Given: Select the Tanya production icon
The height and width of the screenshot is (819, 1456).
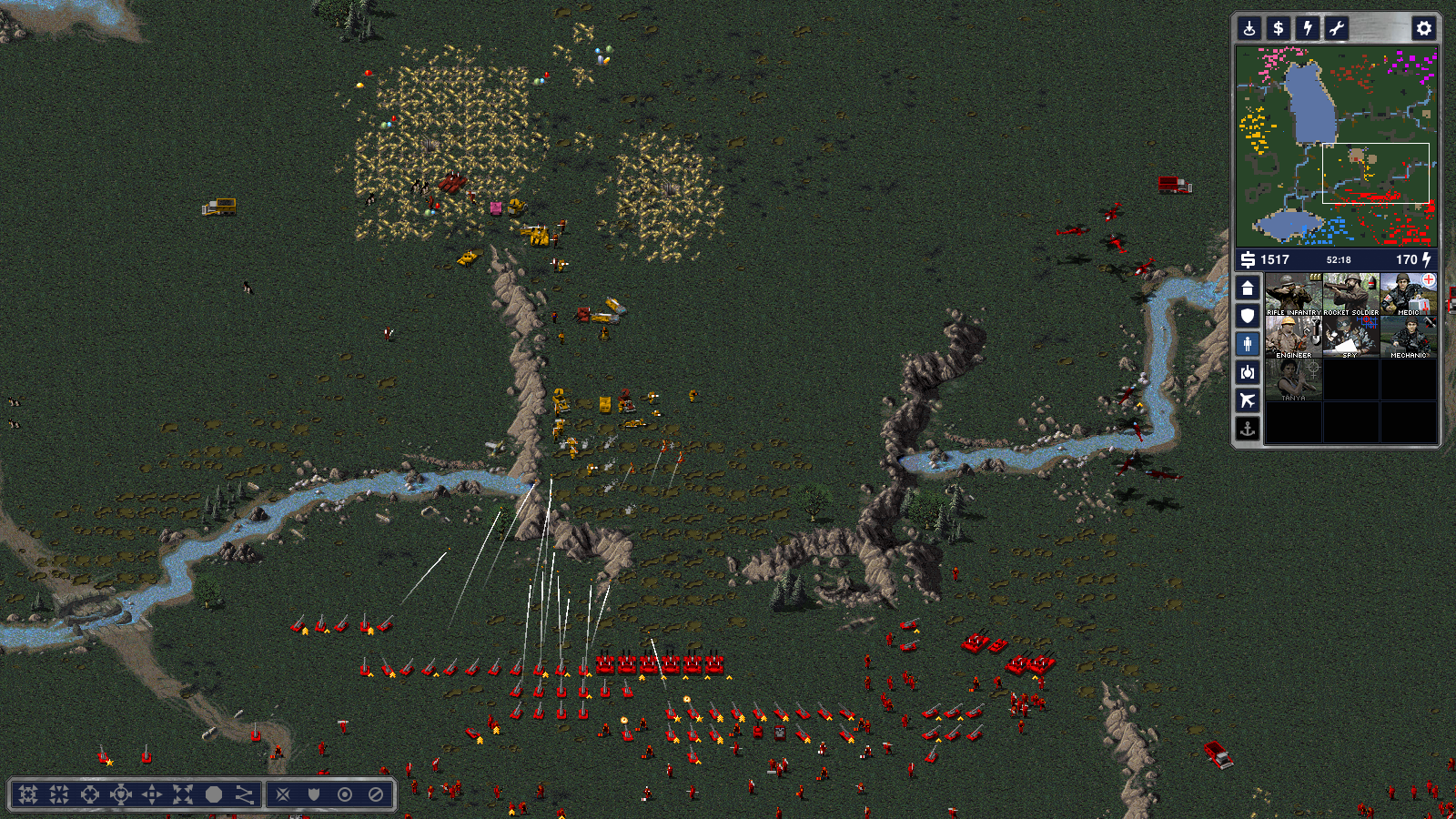Looking at the screenshot, I should point(1293,379).
